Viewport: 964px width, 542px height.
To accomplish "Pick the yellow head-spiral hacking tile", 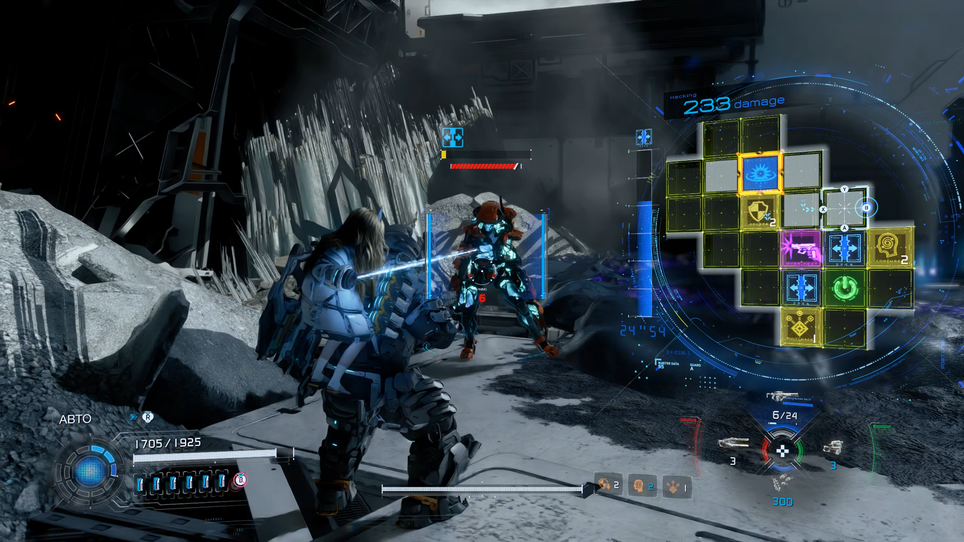I will (x=889, y=246).
